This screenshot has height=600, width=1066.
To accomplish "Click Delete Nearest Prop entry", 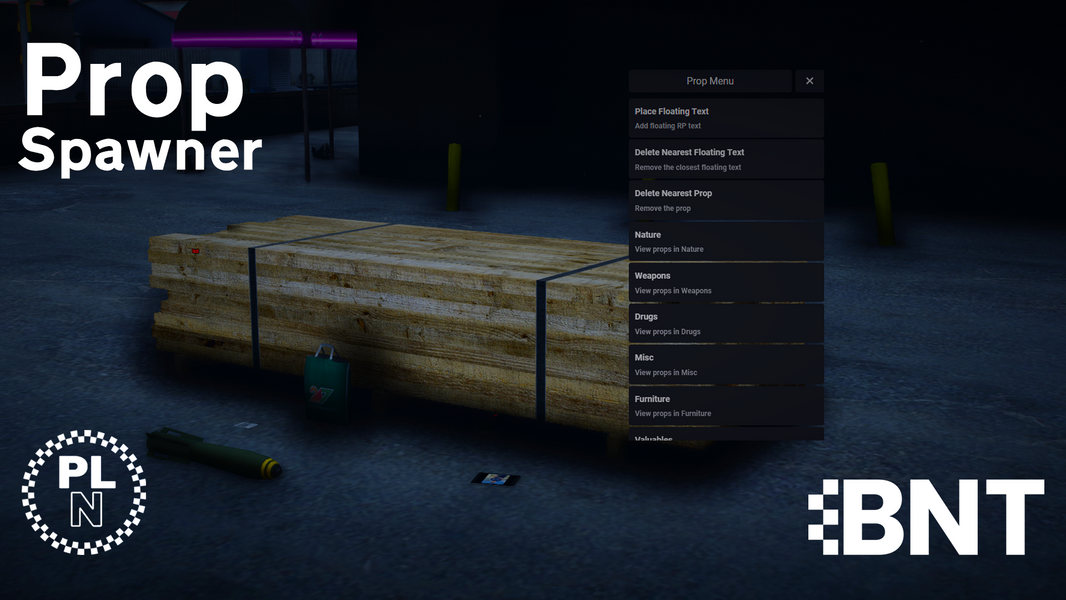I will (x=726, y=200).
